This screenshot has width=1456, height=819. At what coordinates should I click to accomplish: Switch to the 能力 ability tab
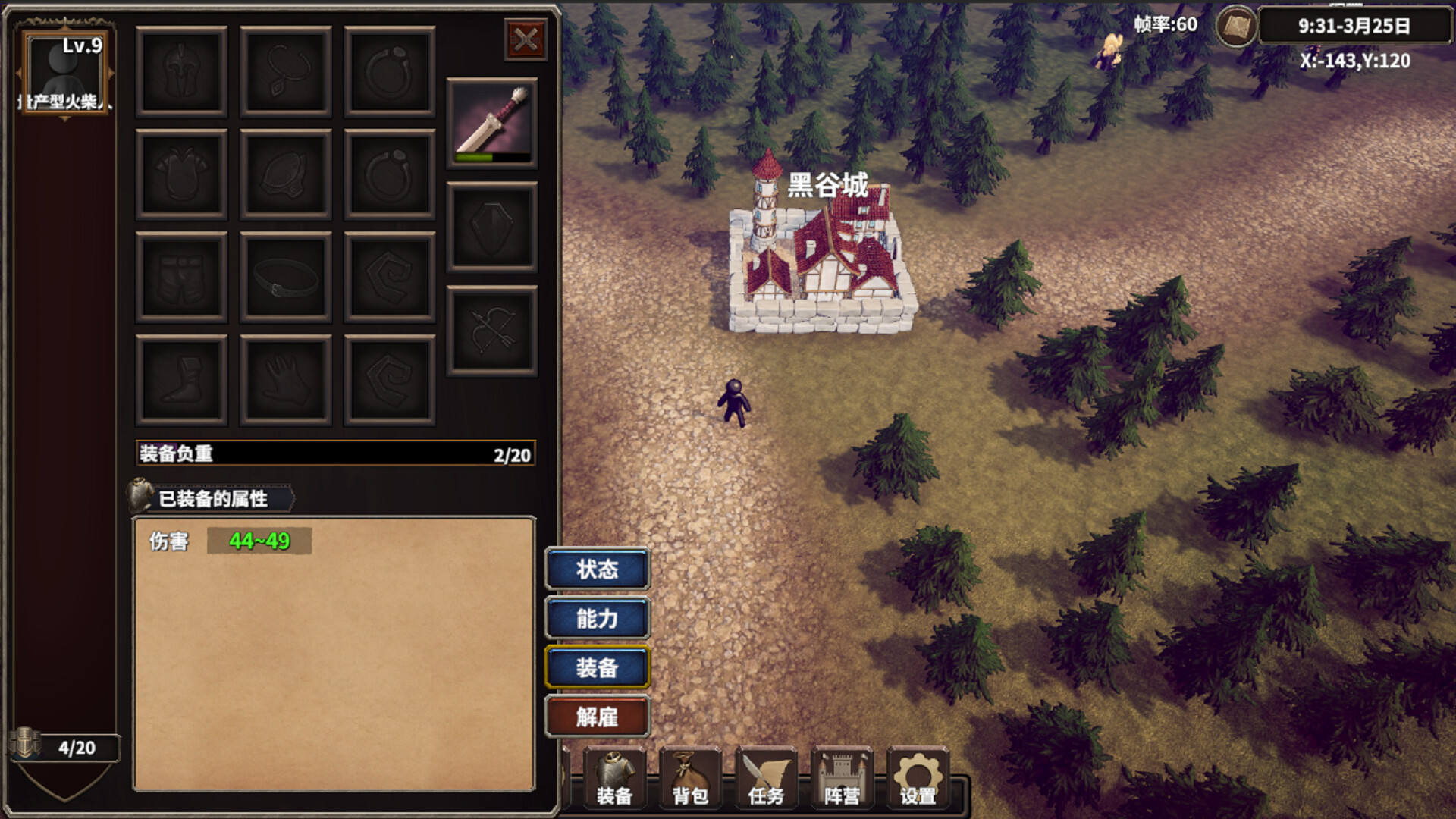[598, 619]
